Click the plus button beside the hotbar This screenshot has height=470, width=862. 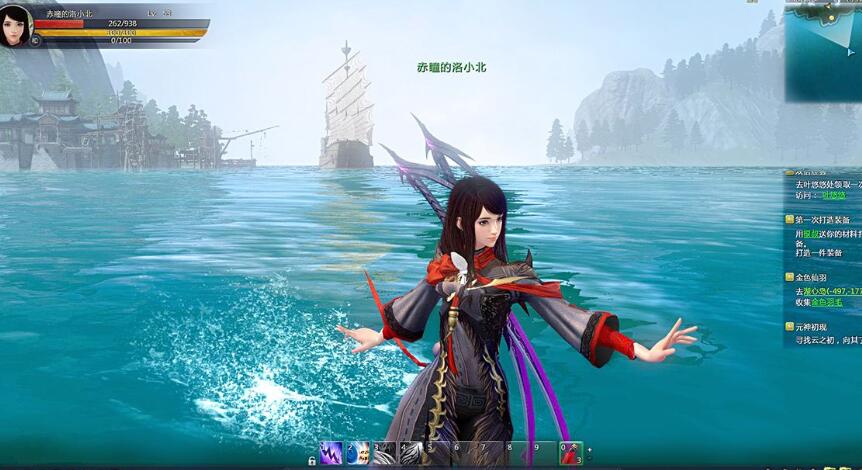(x=589, y=452)
